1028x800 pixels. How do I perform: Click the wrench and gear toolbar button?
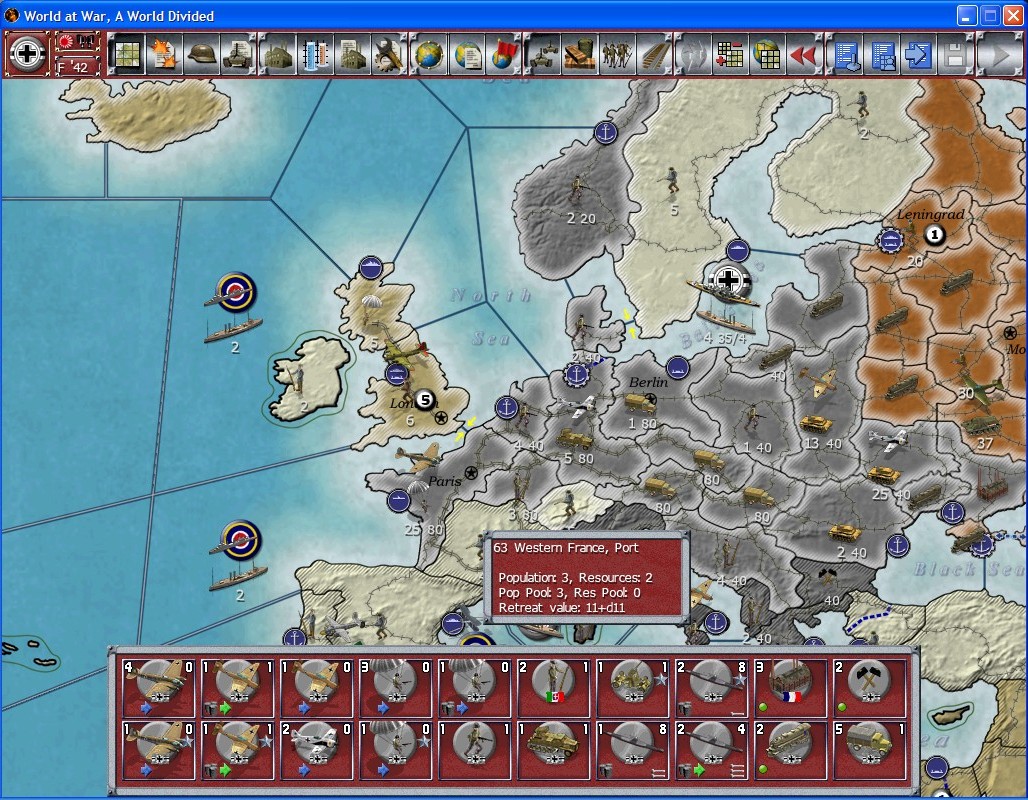point(388,54)
